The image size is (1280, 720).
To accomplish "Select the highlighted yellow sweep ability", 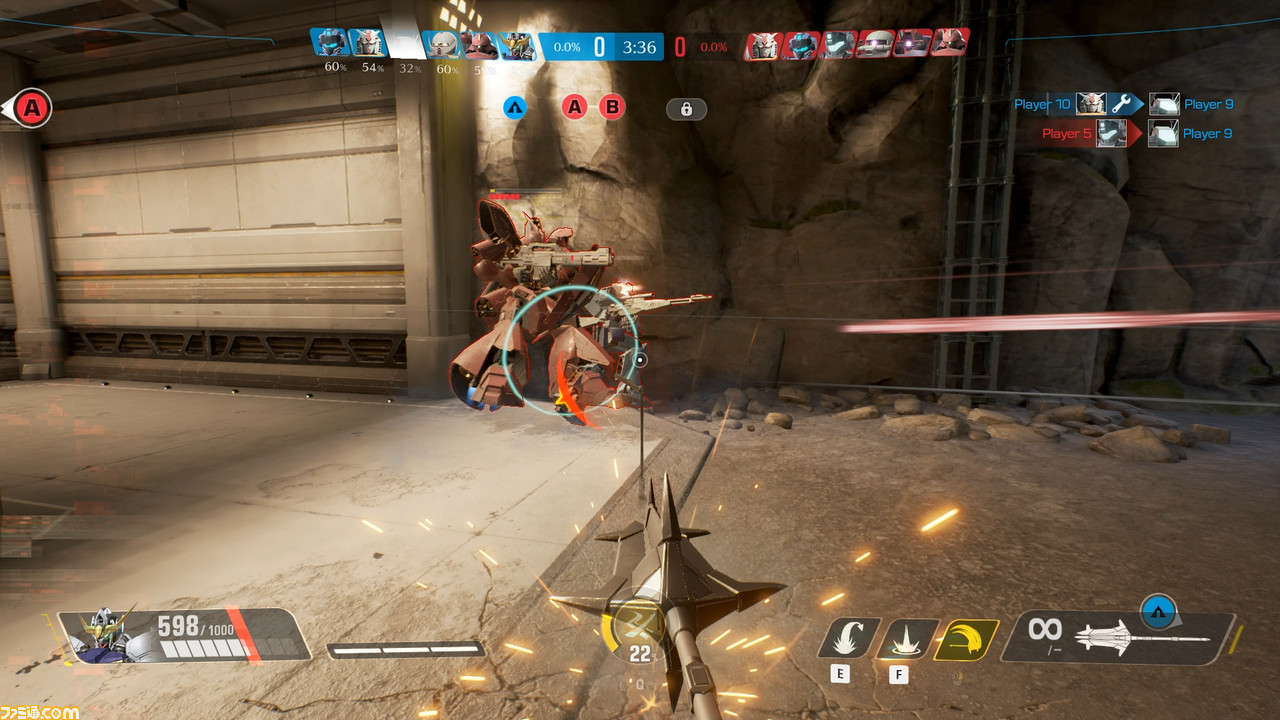I will [x=966, y=639].
